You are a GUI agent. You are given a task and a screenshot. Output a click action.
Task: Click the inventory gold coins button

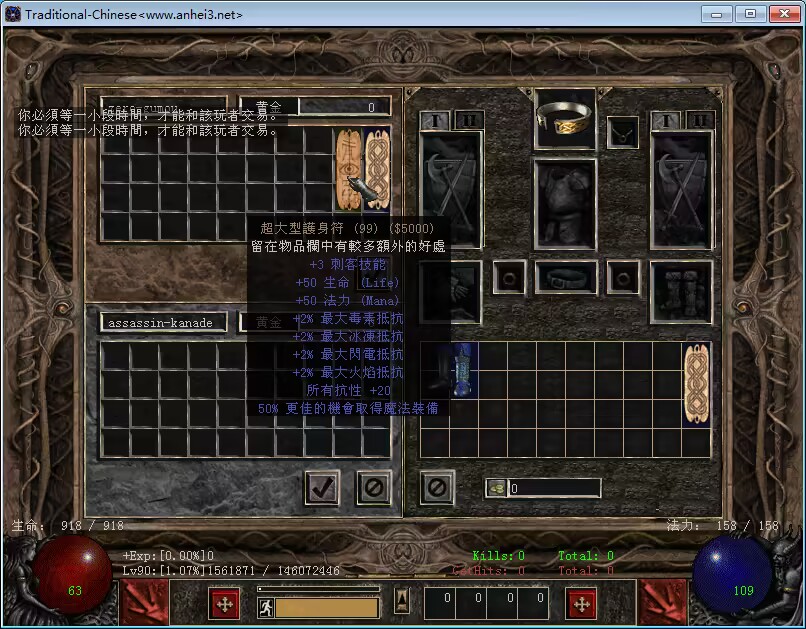point(497,488)
